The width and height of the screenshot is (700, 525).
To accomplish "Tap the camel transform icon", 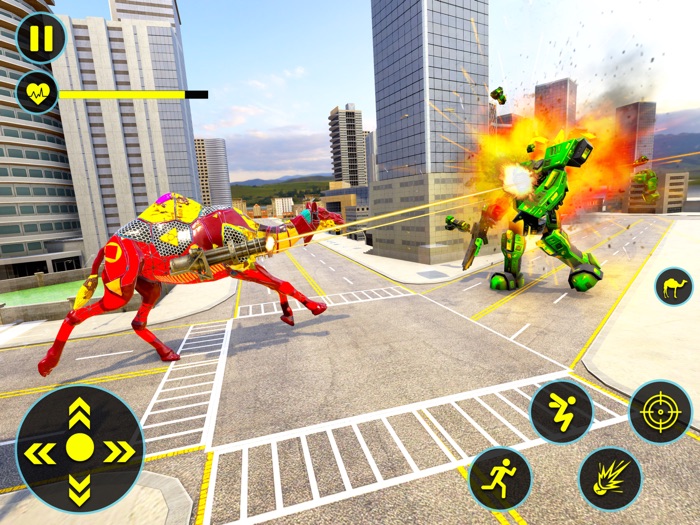I will tap(673, 287).
